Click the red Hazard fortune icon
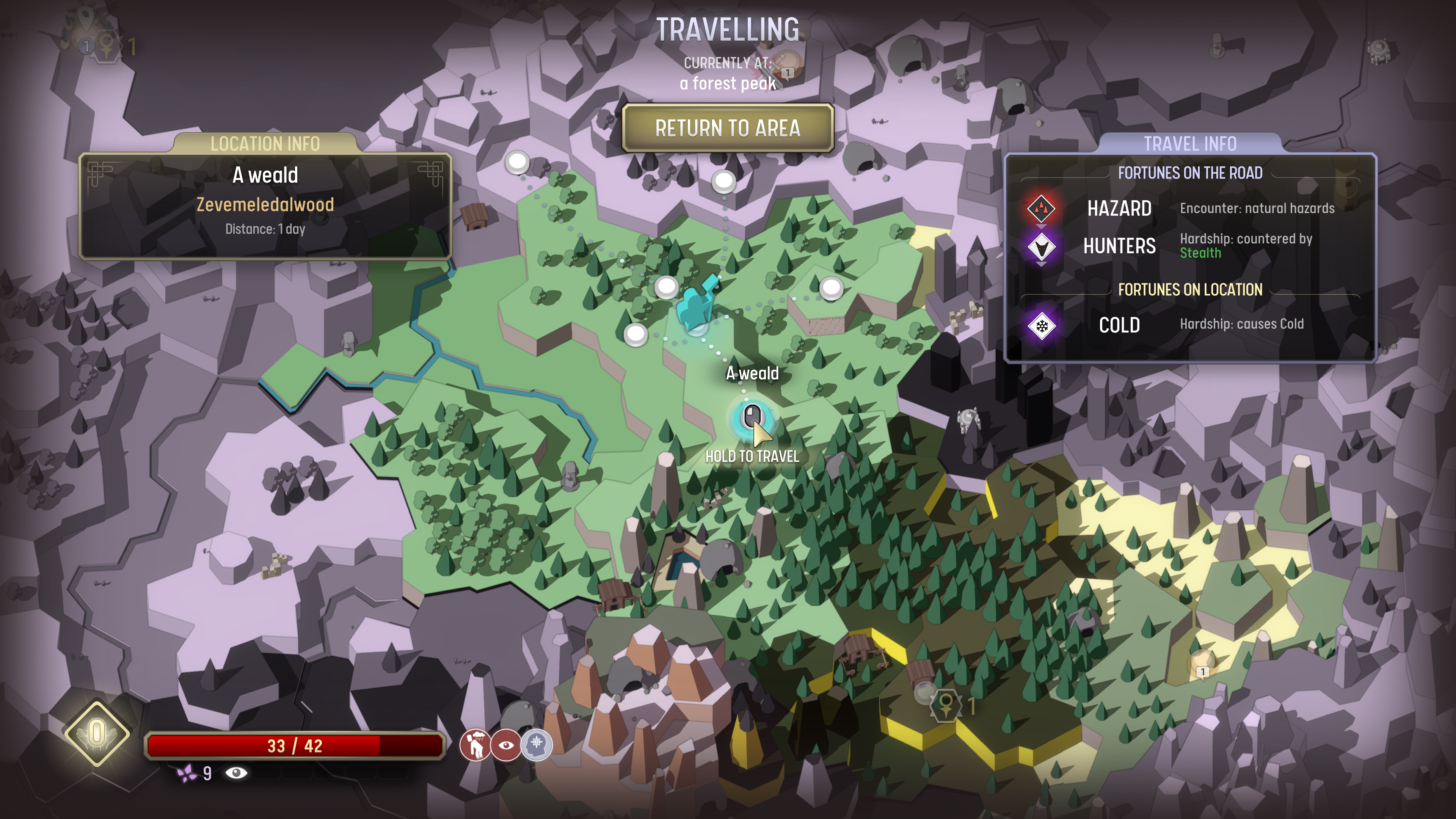Screen dimensions: 1456x819 tap(1041, 209)
